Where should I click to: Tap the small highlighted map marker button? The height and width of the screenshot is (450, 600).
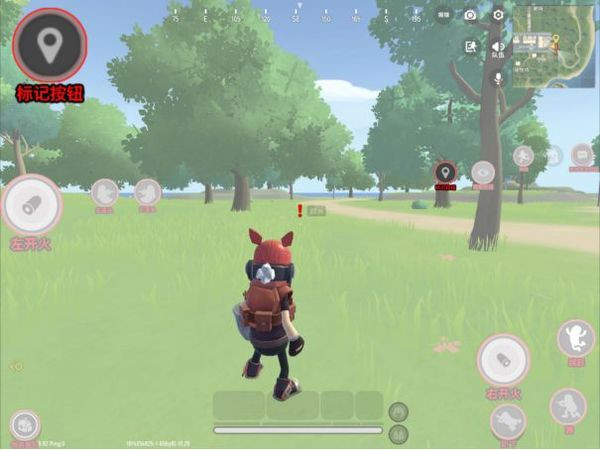click(x=445, y=173)
